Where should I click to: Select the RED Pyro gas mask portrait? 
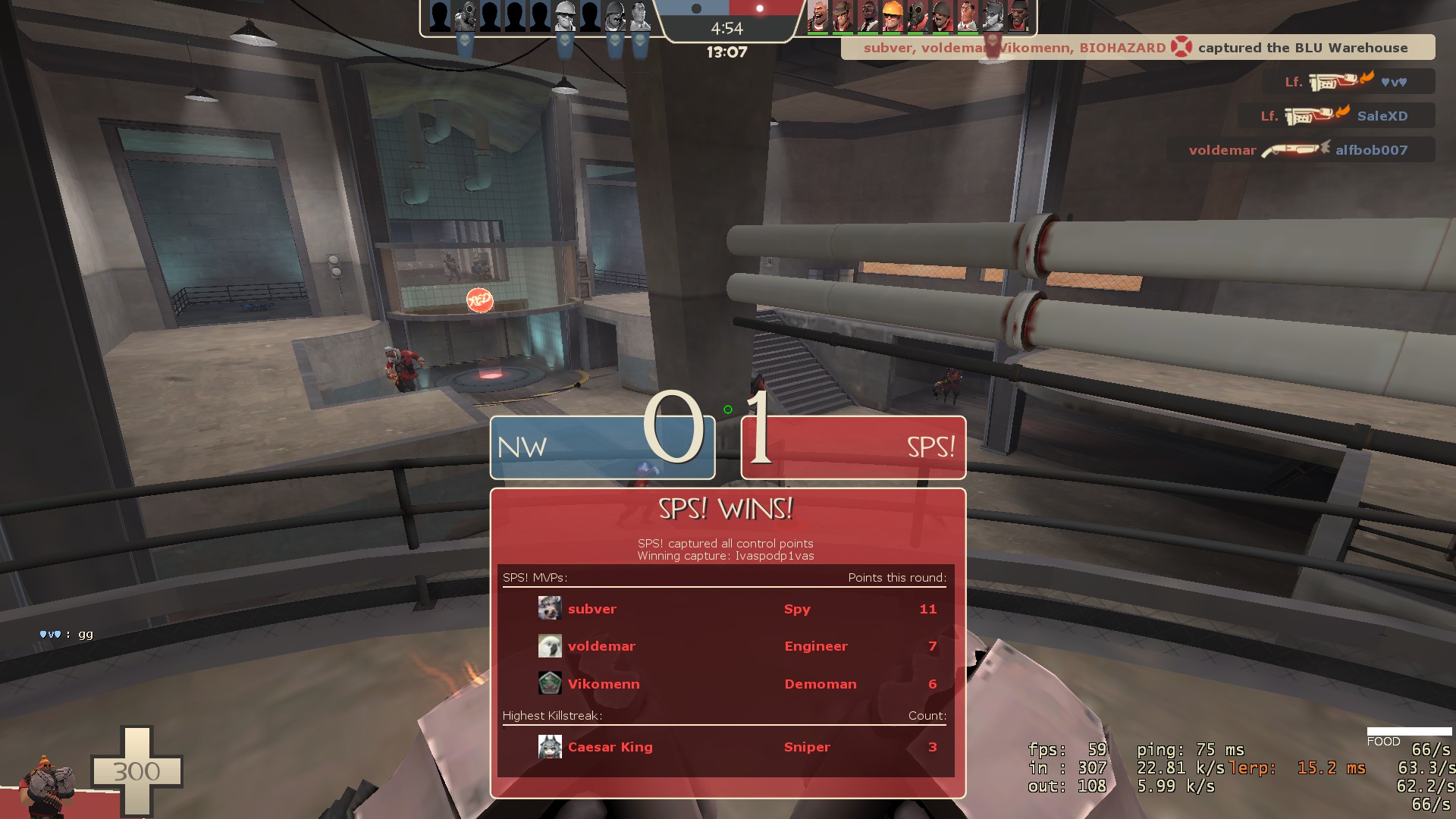click(x=917, y=16)
